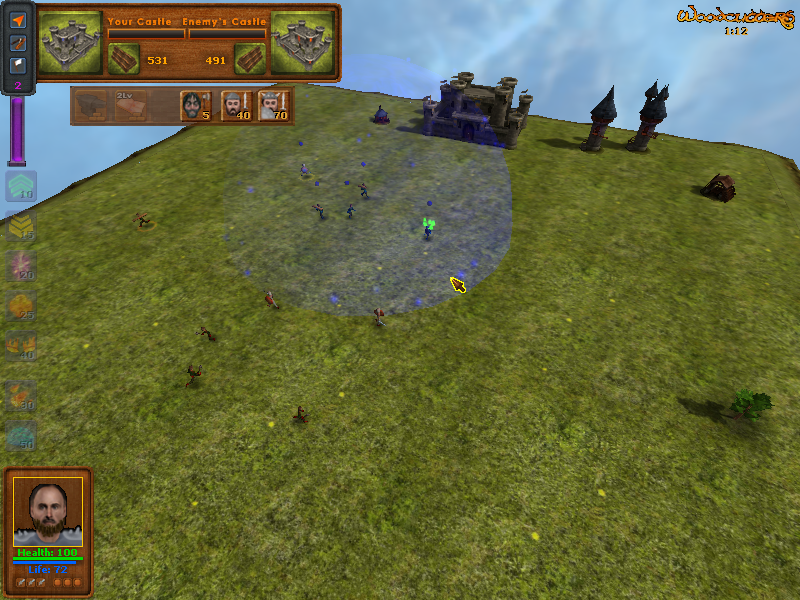Image resolution: width=800 pixels, height=600 pixels.
Task: Cast the teal cloud spell costing 50
Action: click(x=21, y=435)
